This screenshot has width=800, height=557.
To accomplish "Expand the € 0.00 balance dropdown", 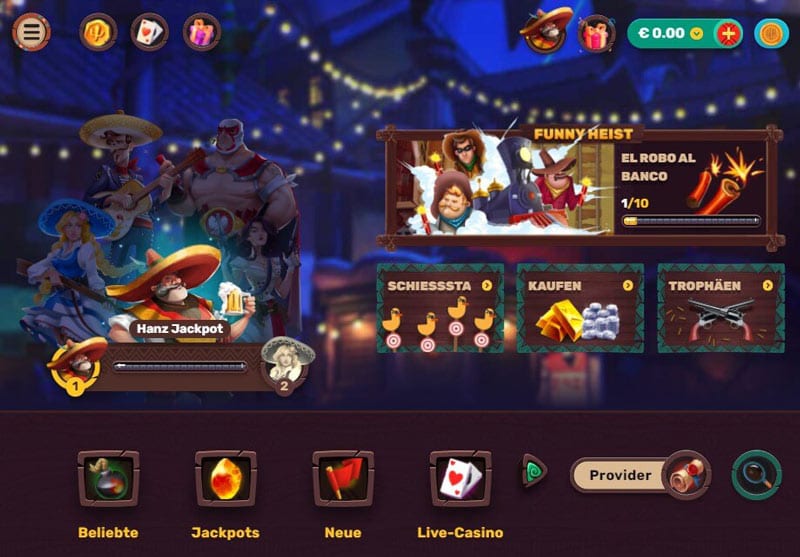I will [697, 33].
